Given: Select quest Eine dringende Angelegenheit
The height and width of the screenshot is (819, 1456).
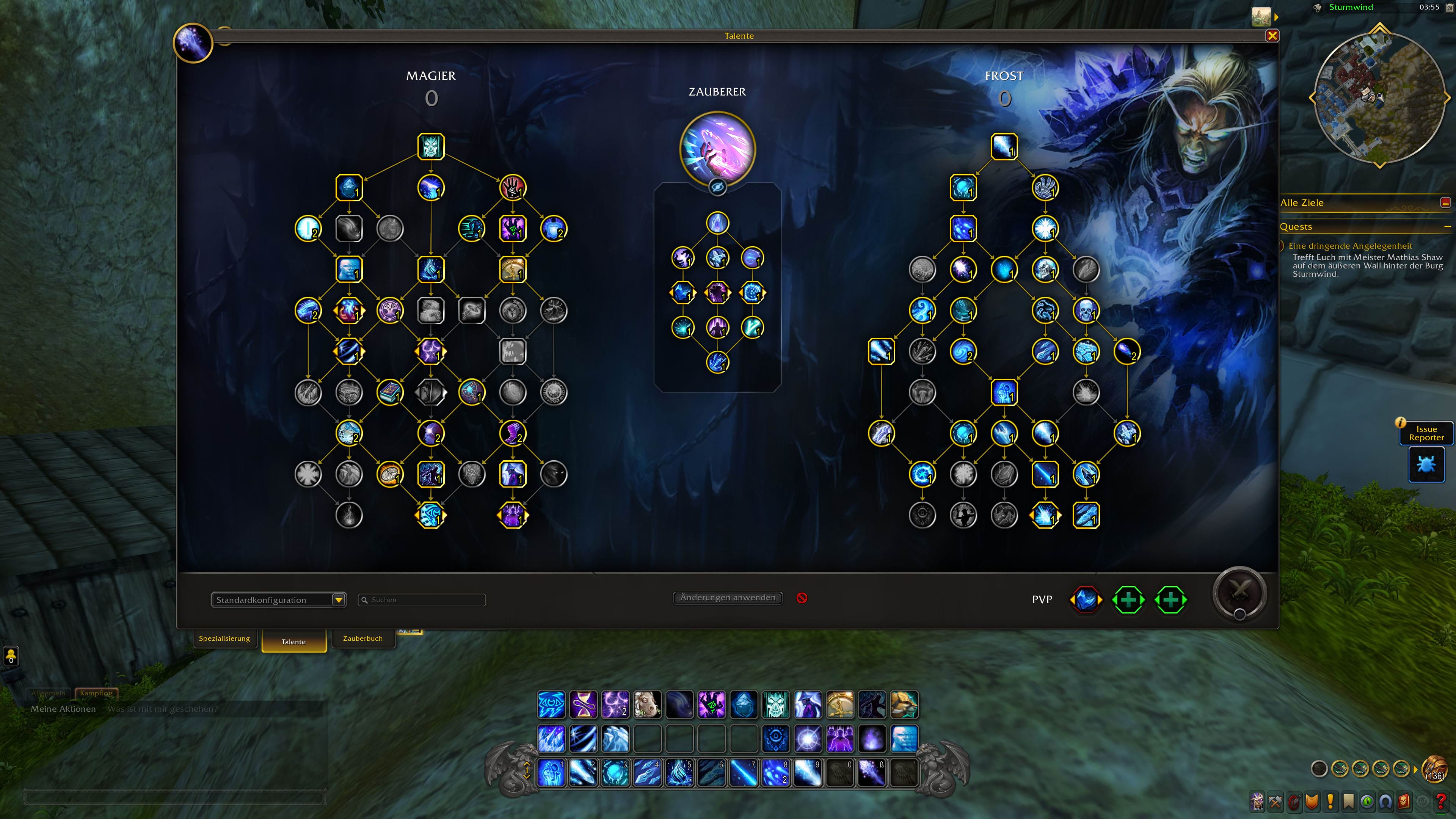Looking at the screenshot, I should click(1350, 246).
